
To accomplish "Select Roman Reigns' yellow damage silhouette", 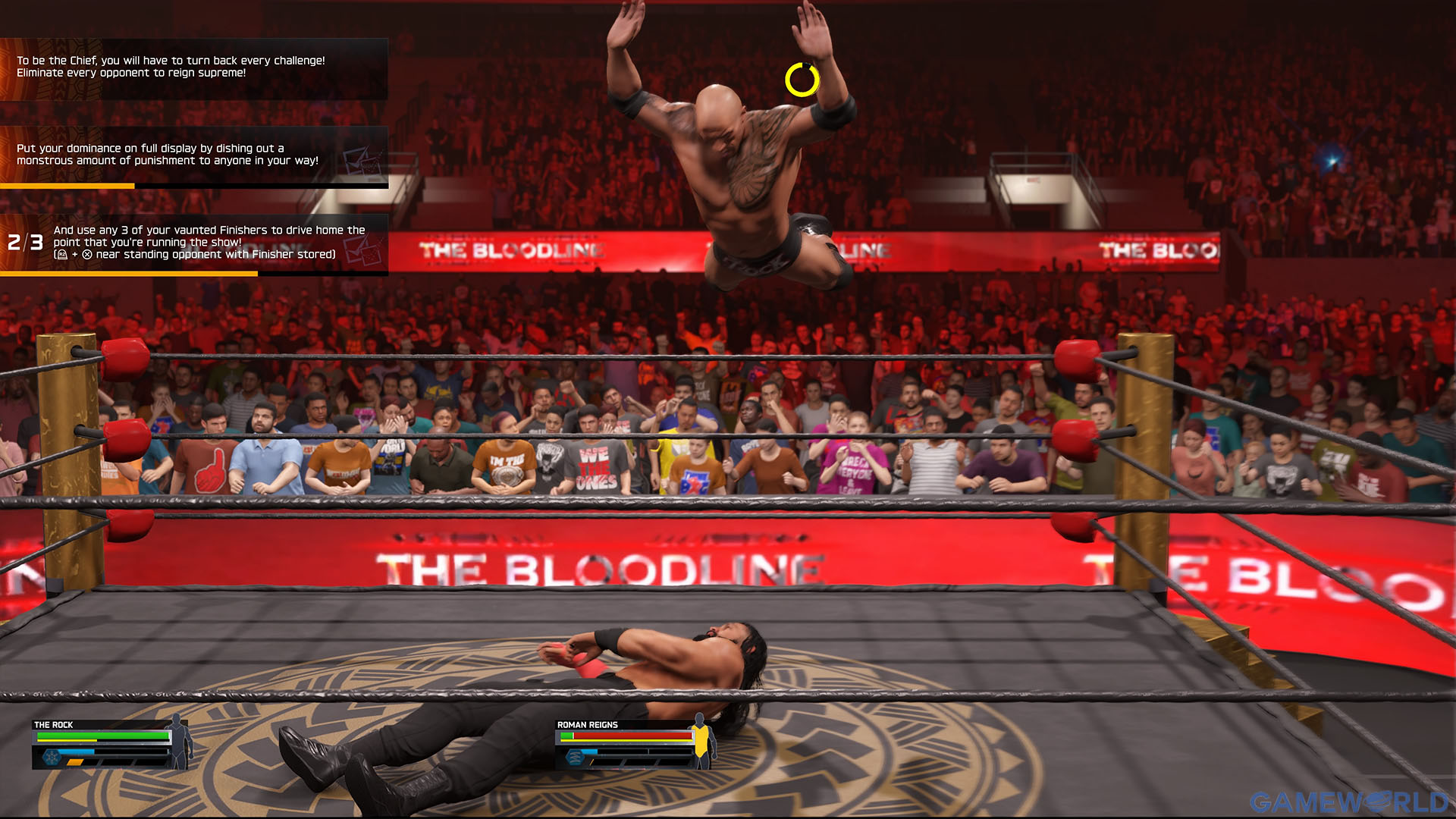I will pos(701,740).
